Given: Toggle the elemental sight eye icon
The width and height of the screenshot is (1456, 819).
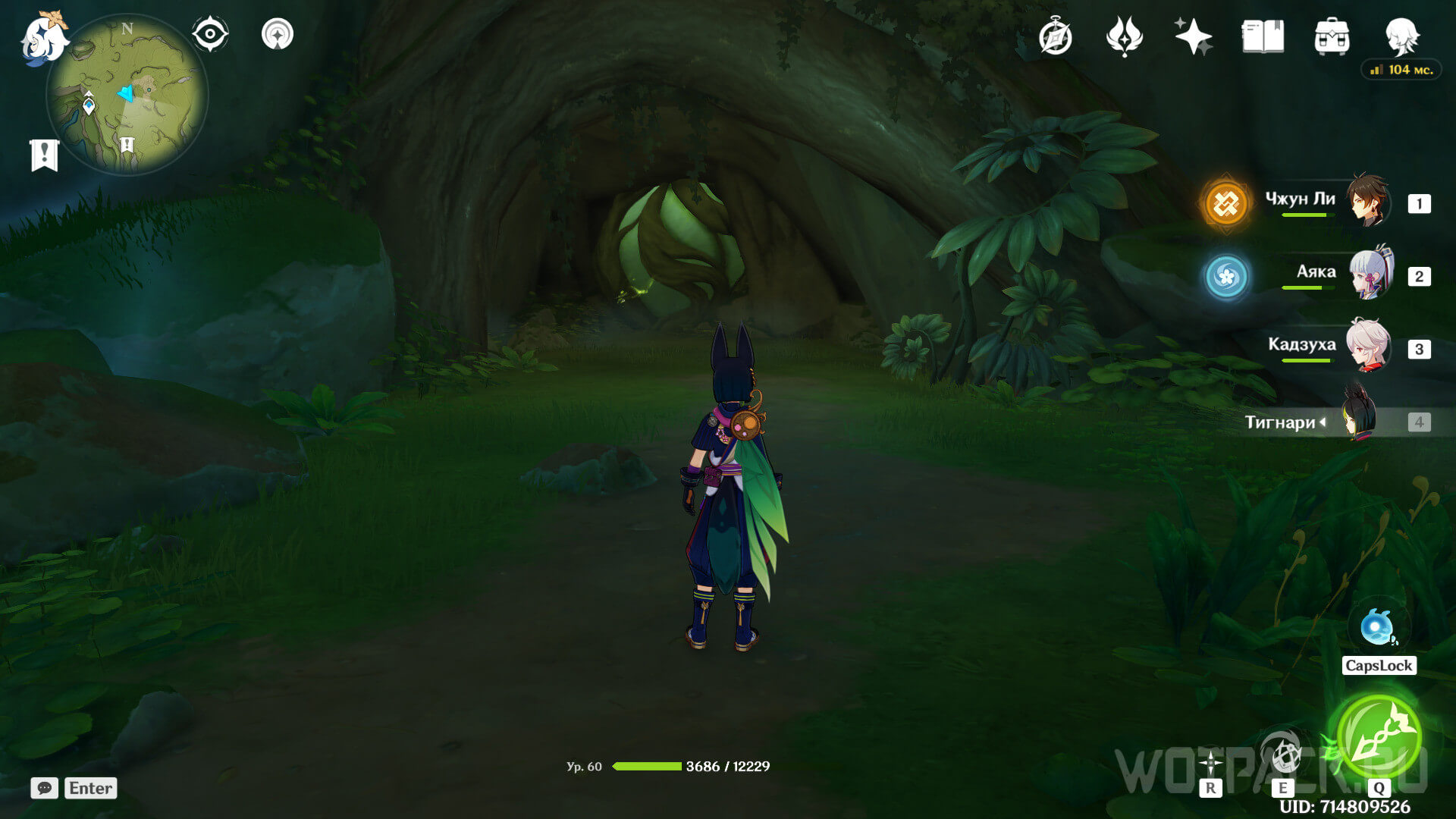Looking at the screenshot, I should pyautogui.click(x=210, y=34).
